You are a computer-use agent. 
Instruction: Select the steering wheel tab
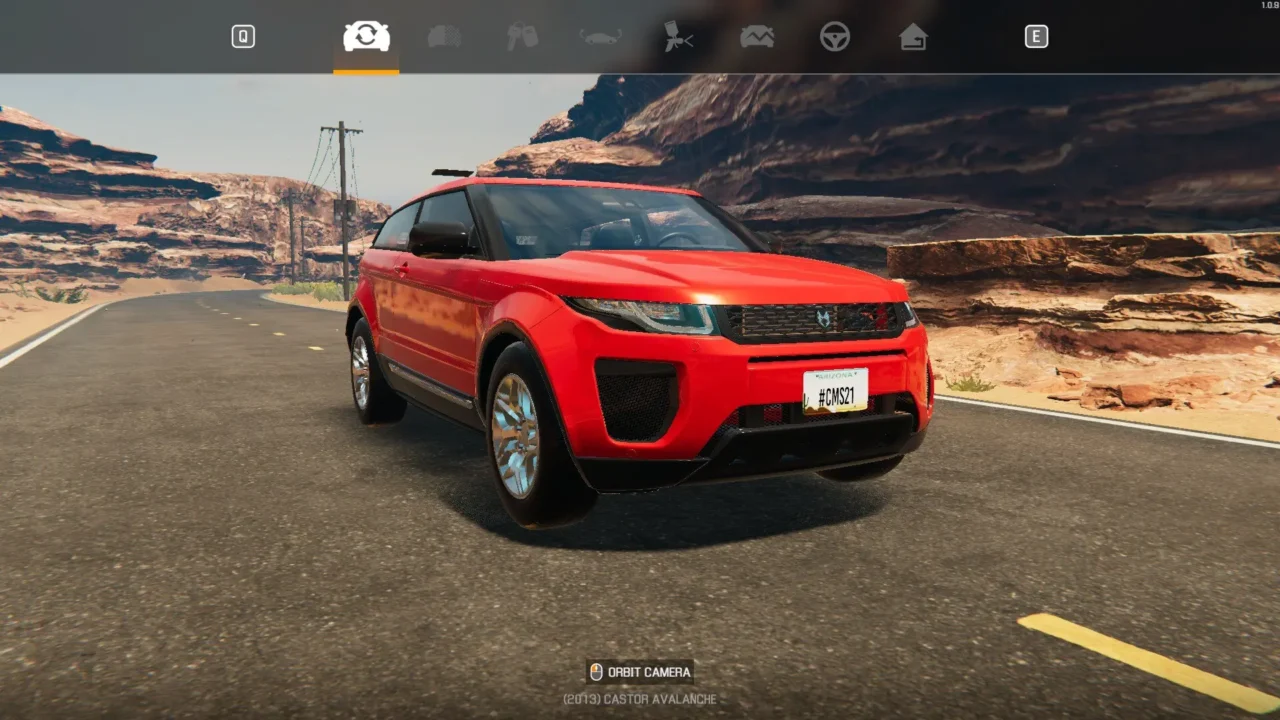tap(835, 37)
